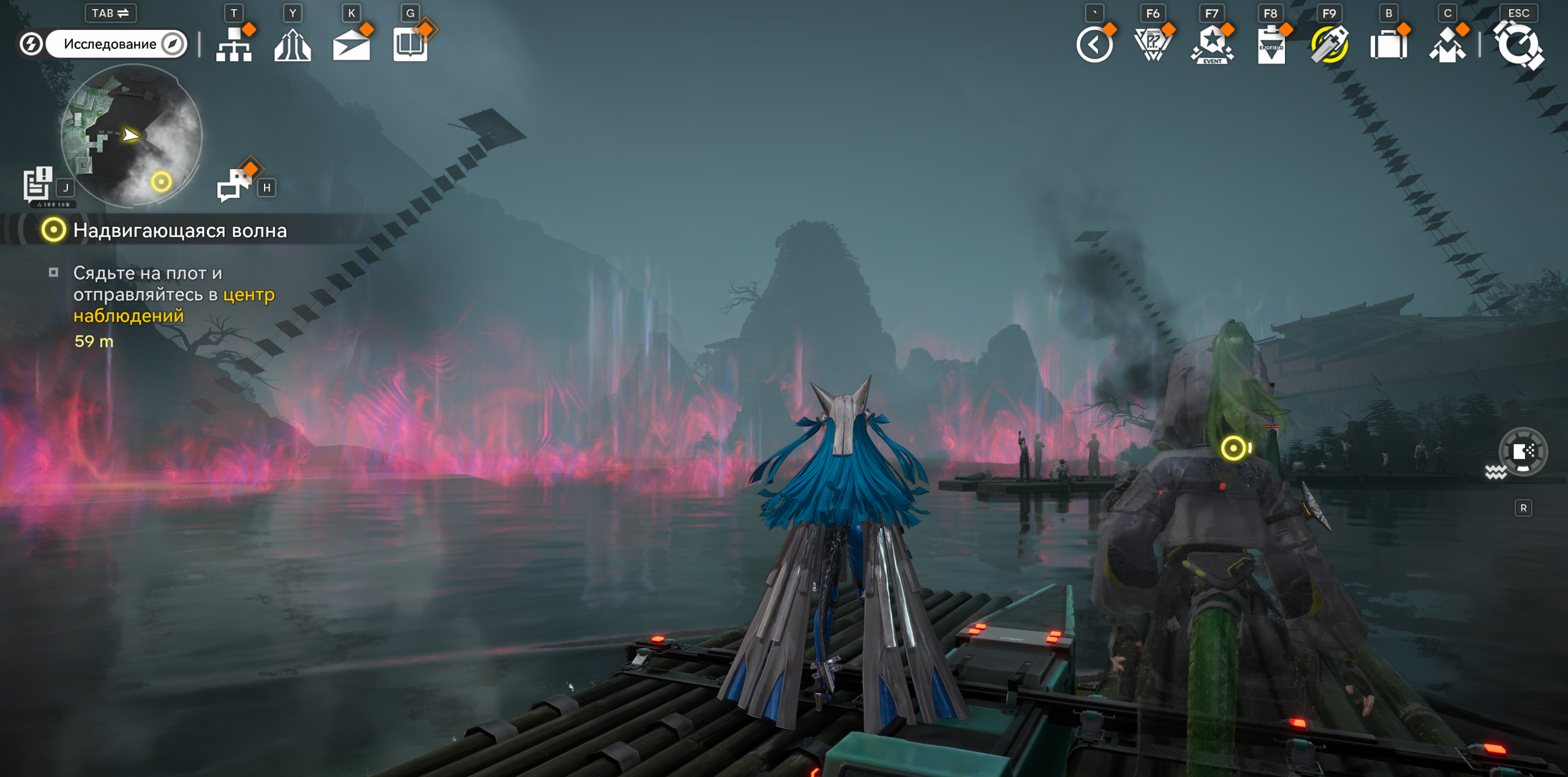Open the quest log document icon
Screen dimensions: 1568x777
37,183
